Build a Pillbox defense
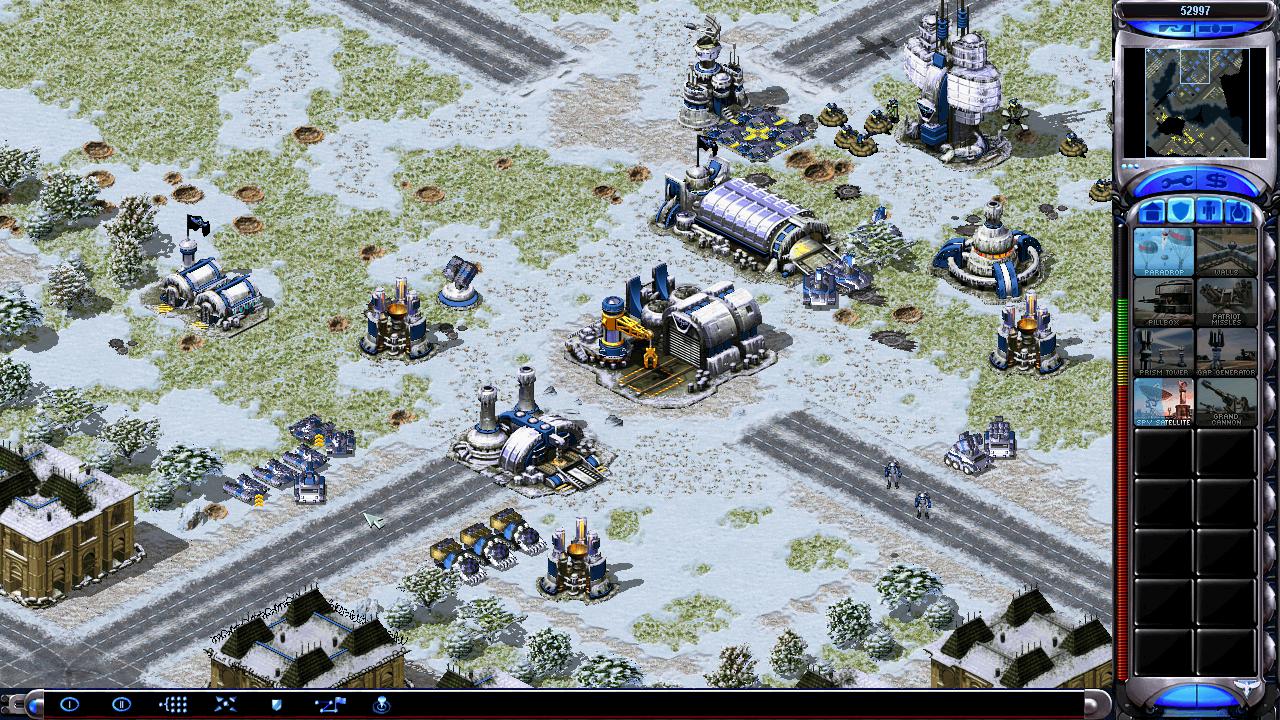 pos(1163,302)
